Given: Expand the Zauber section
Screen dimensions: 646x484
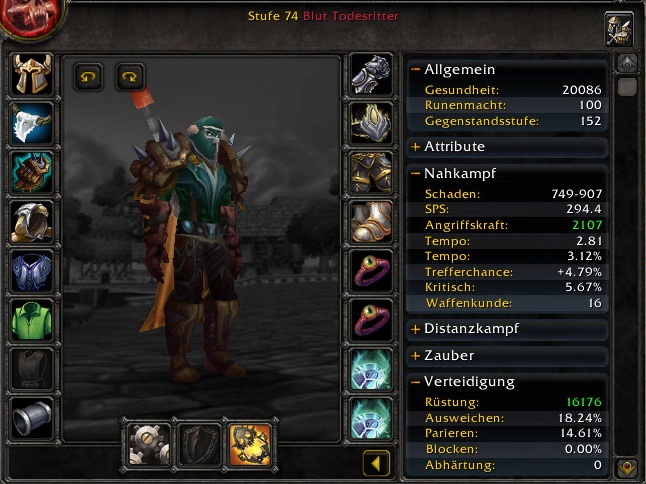Looking at the screenshot, I should [415, 355].
